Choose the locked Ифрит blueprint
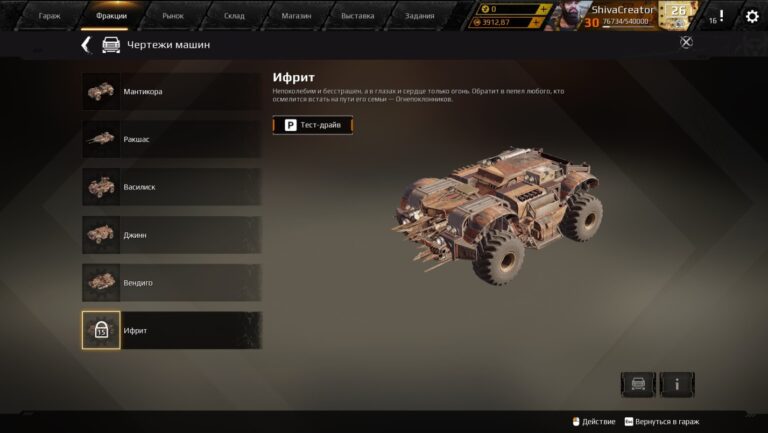This screenshot has height=433, width=768. pos(171,330)
